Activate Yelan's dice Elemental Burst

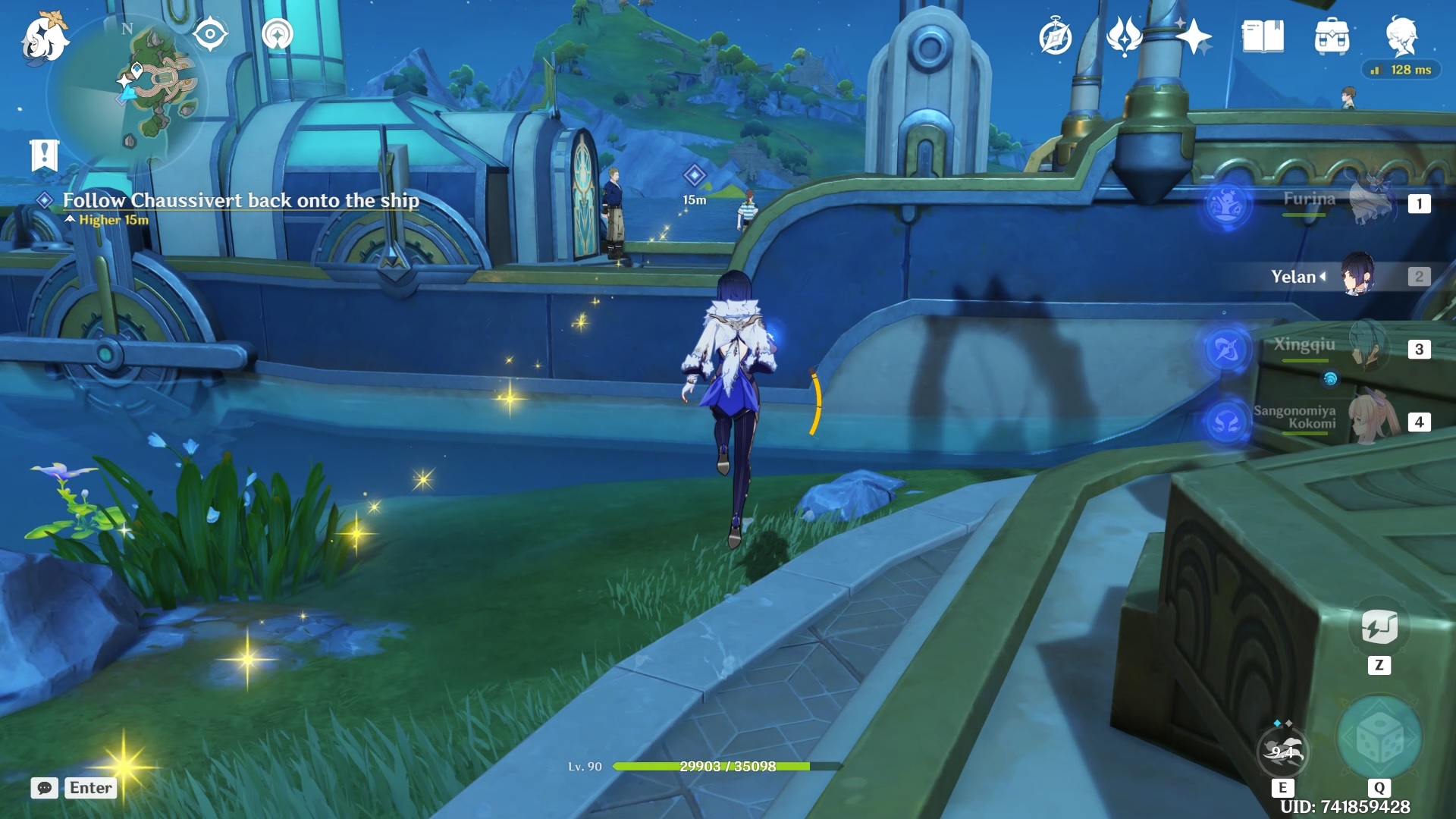[1379, 738]
